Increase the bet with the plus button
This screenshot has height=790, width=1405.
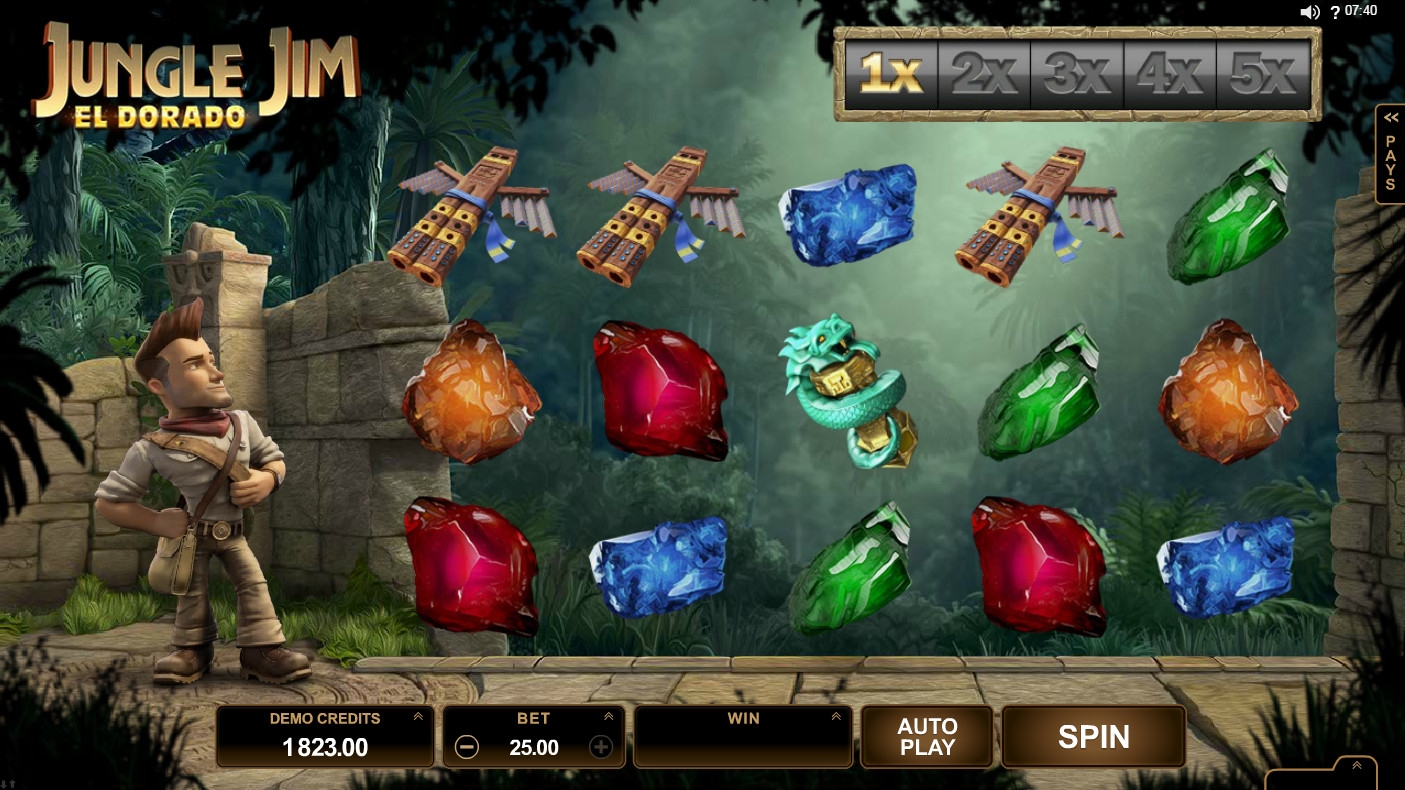(x=600, y=747)
